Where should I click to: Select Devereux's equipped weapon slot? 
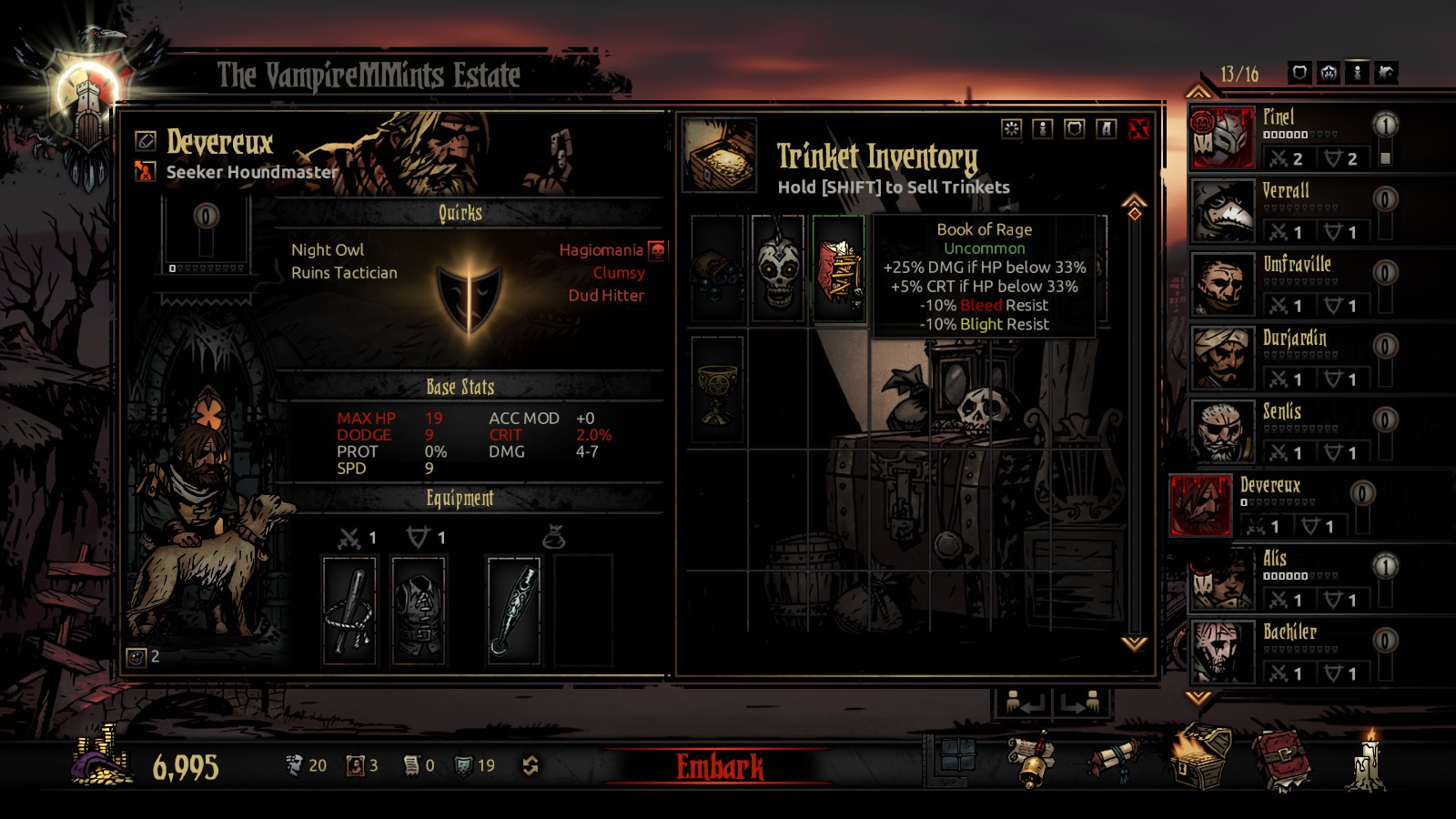tap(349, 610)
